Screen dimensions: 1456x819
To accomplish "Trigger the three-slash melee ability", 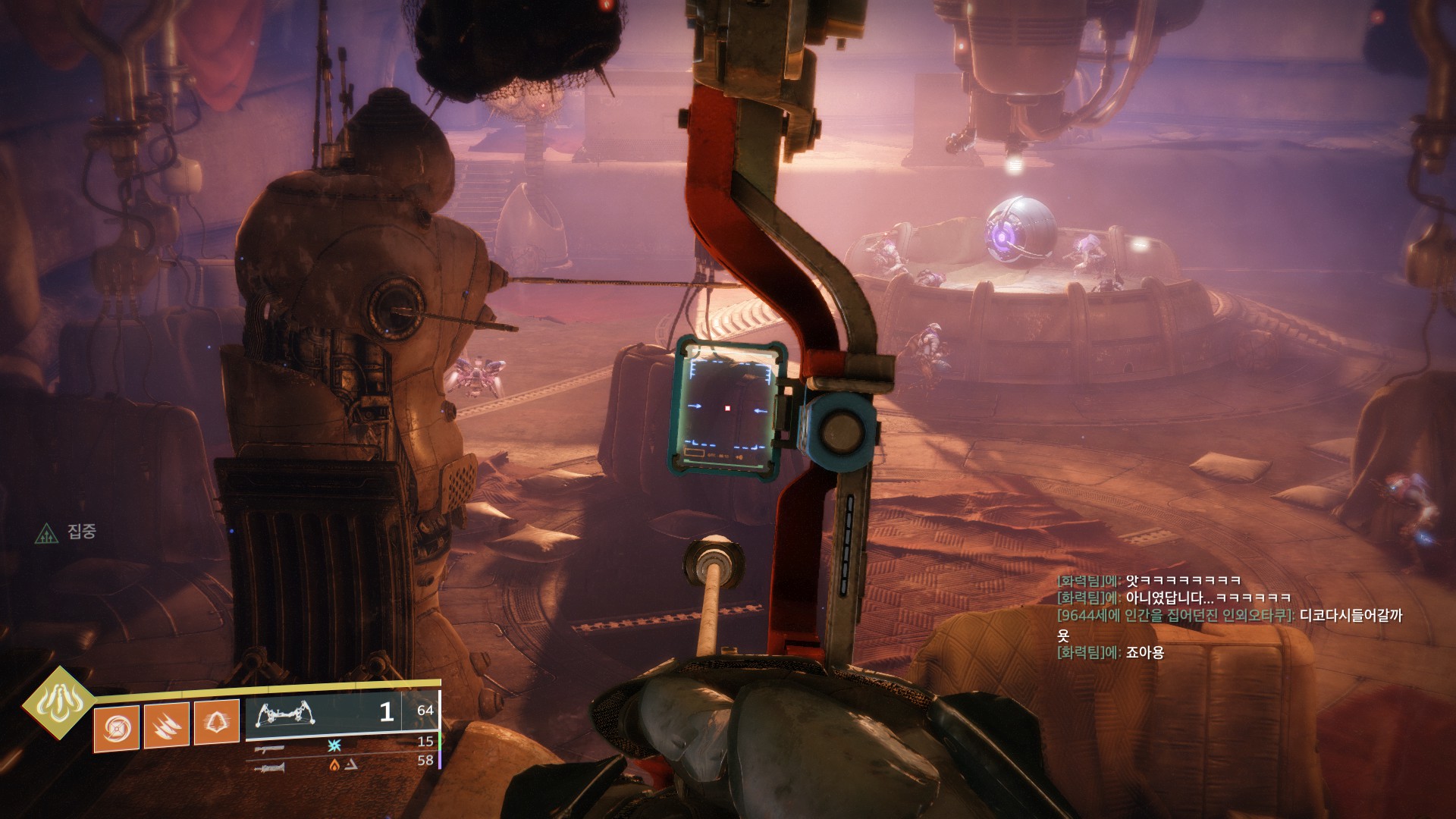I will pos(167,727).
